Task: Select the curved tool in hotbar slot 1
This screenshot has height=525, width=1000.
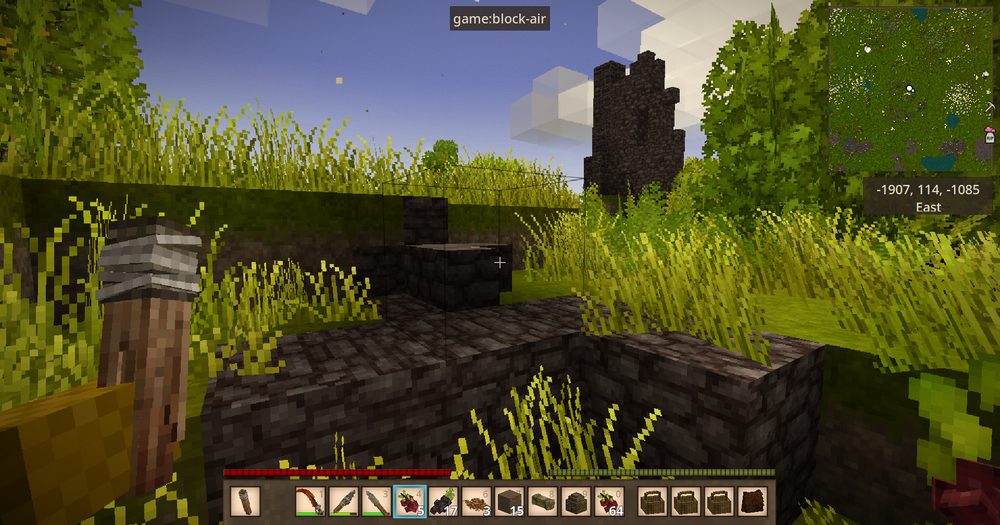Action: tap(311, 500)
